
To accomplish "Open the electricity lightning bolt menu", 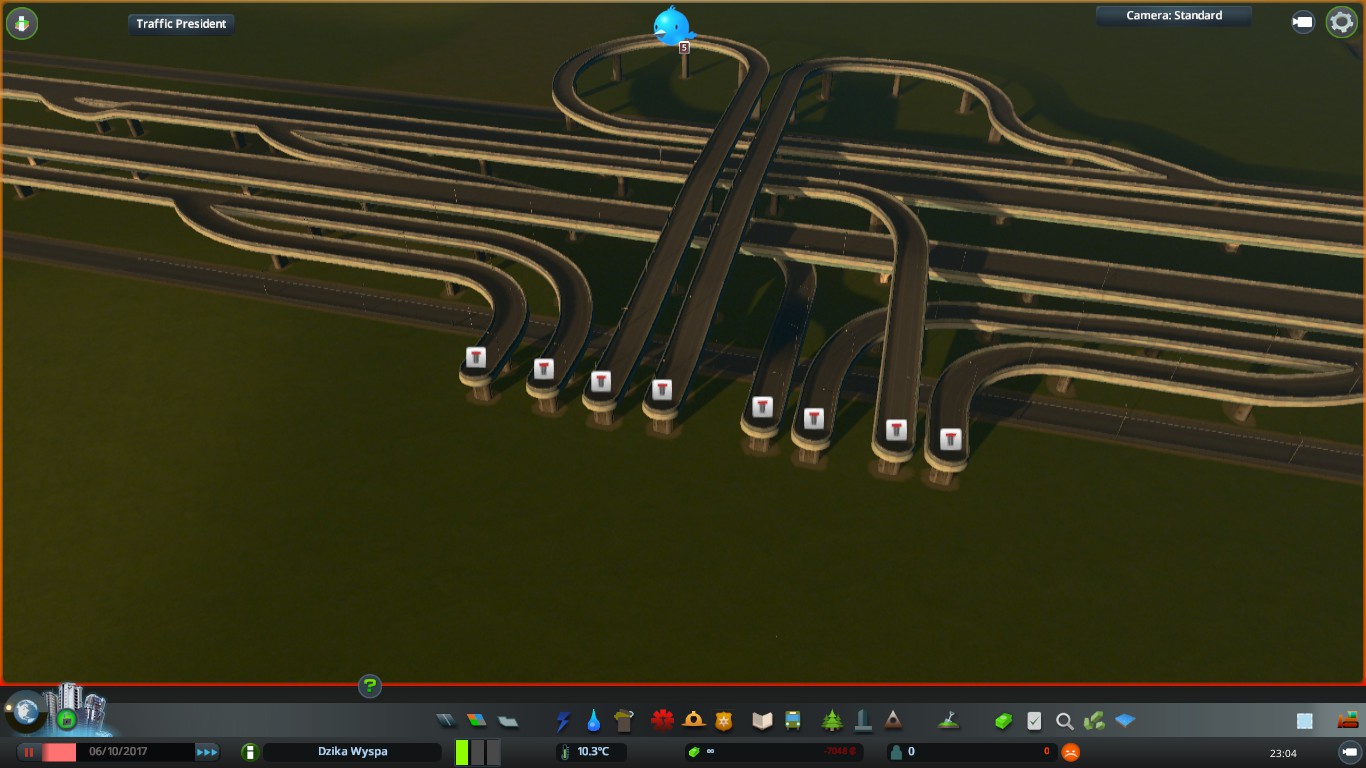I will click(563, 720).
